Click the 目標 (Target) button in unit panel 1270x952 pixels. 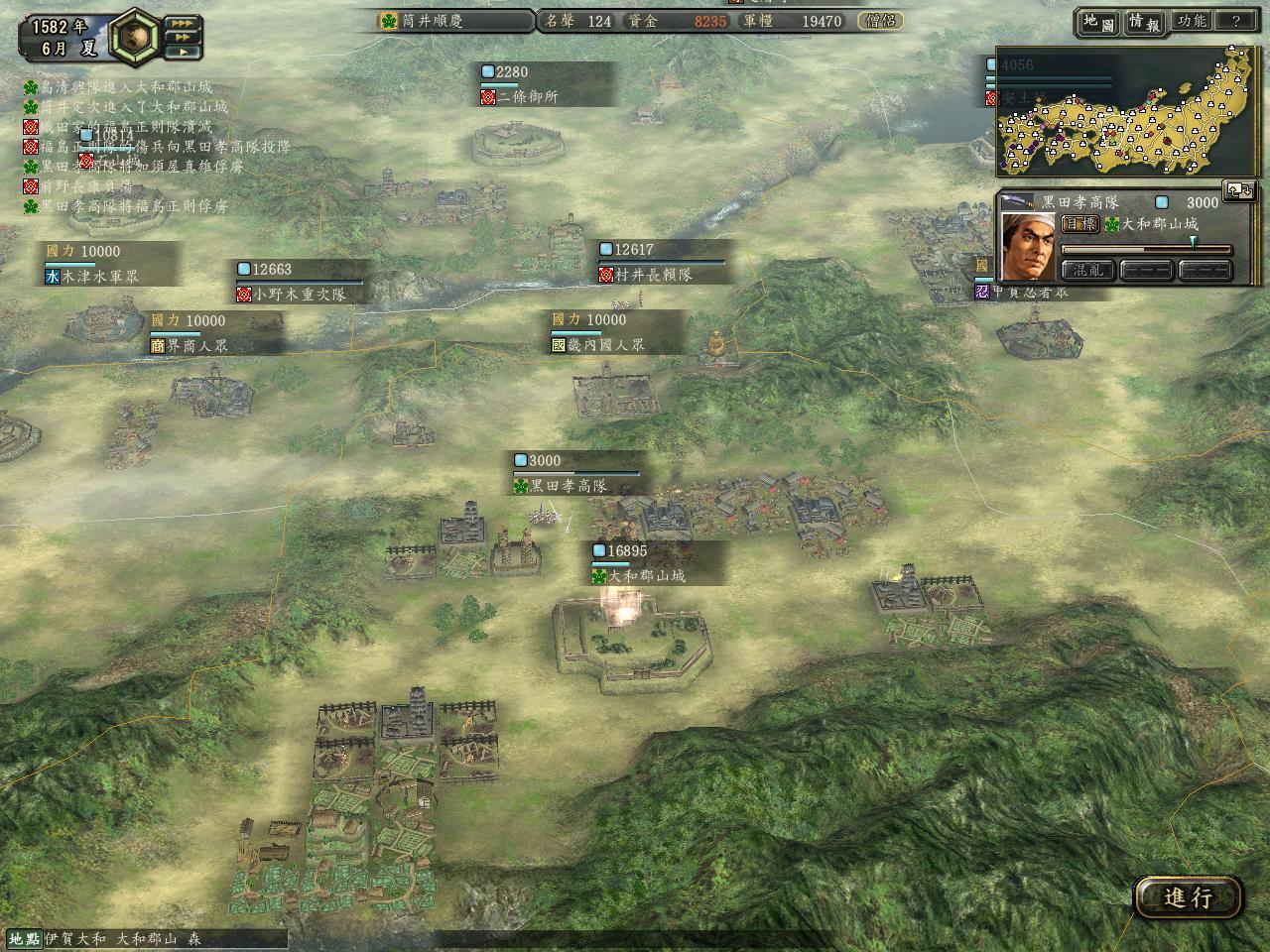click(x=1079, y=224)
